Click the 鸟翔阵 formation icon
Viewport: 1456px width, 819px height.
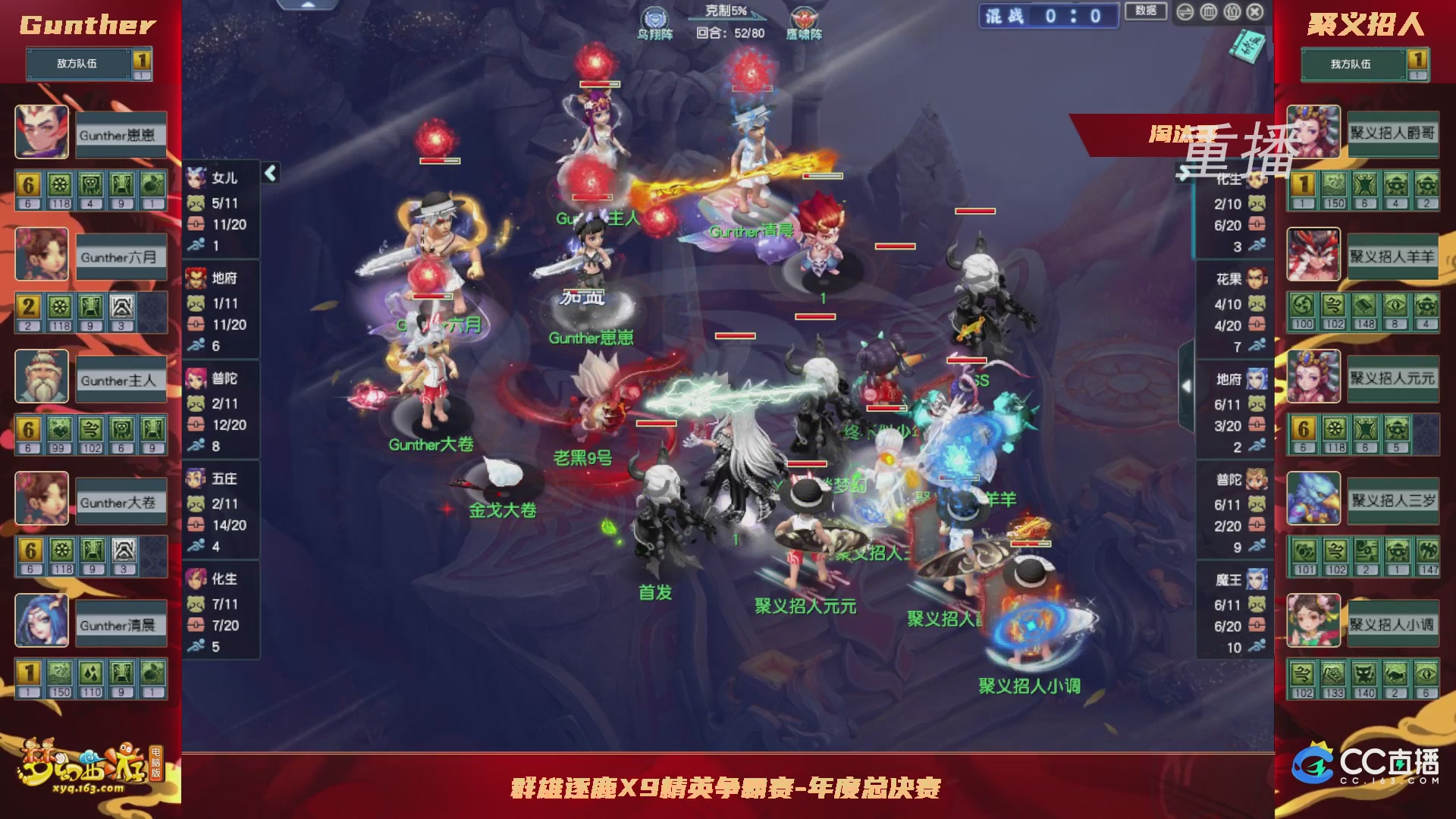(x=654, y=17)
